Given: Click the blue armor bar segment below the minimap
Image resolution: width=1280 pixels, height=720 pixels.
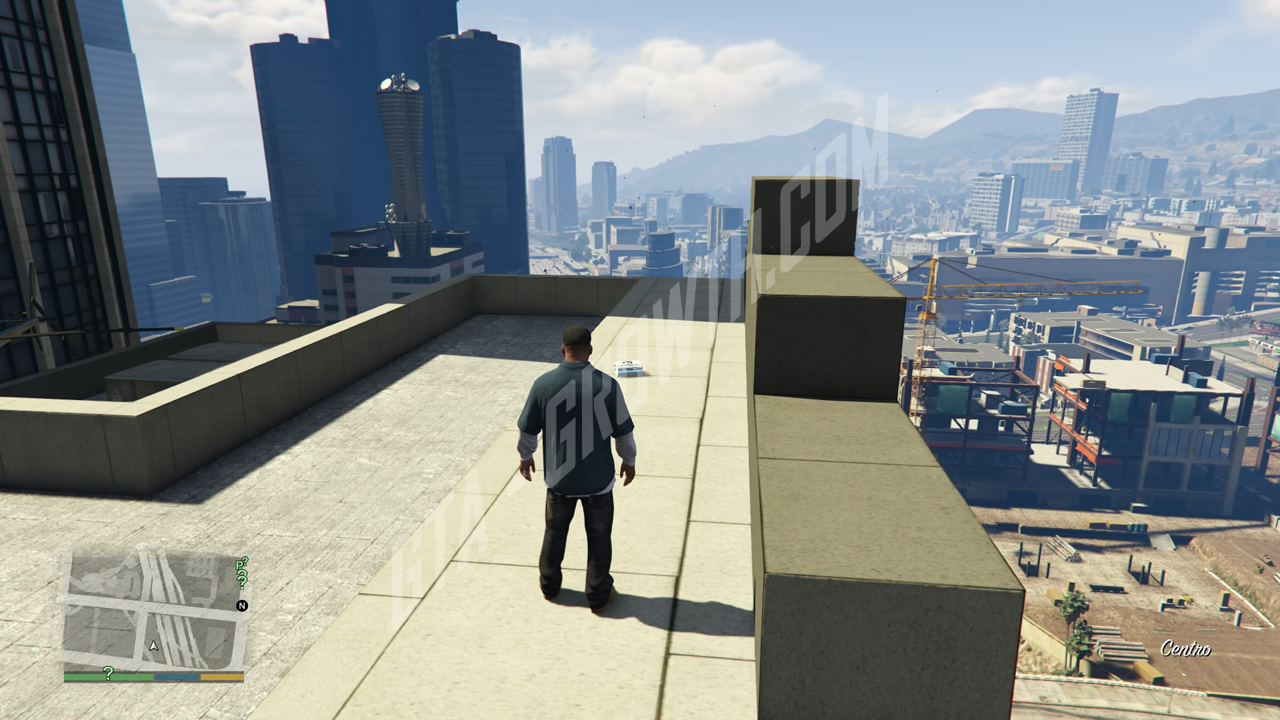Looking at the screenshot, I should 176,675.
